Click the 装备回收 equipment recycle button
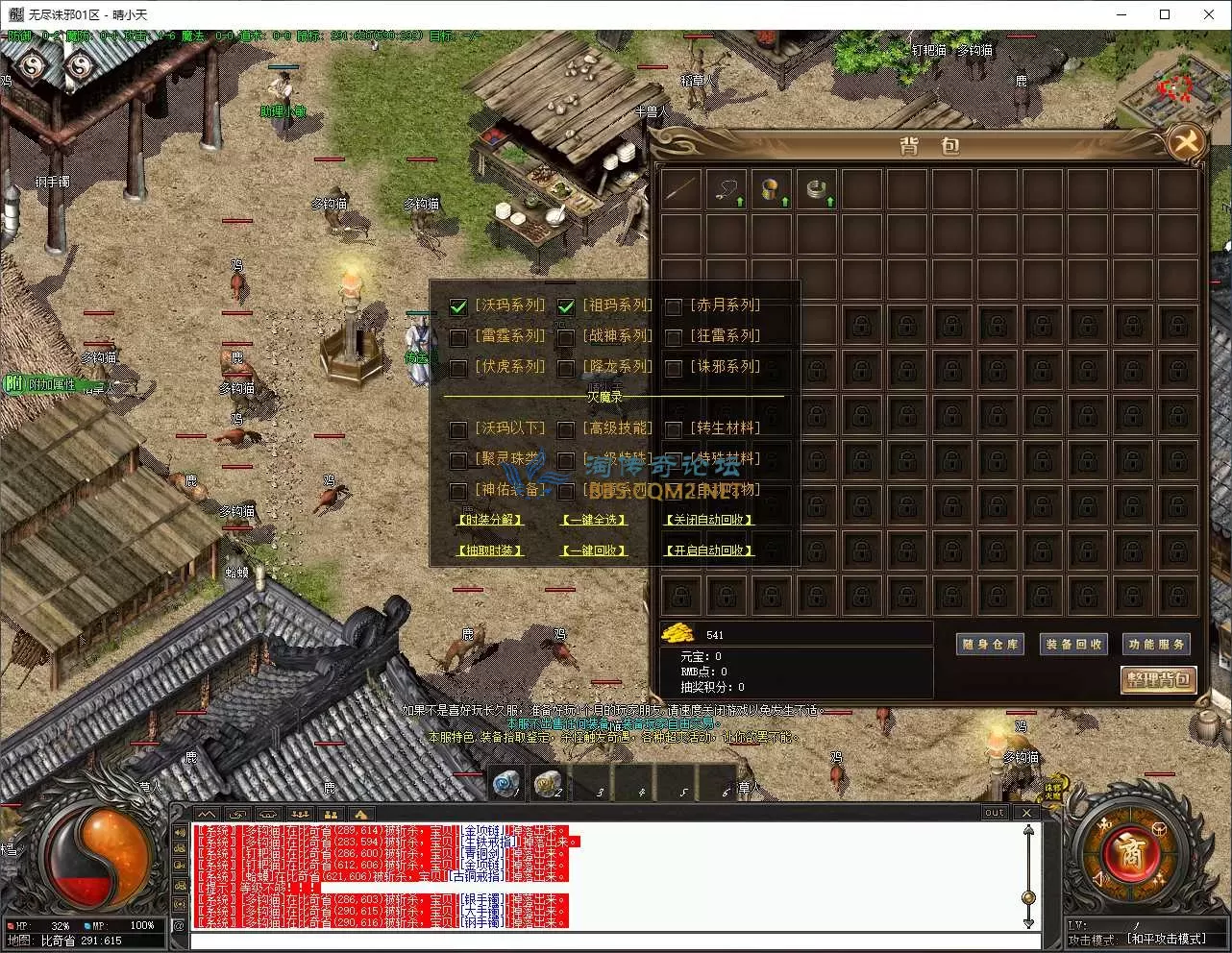Screen dimensions: 1232x953 (x=1073, y=645)
